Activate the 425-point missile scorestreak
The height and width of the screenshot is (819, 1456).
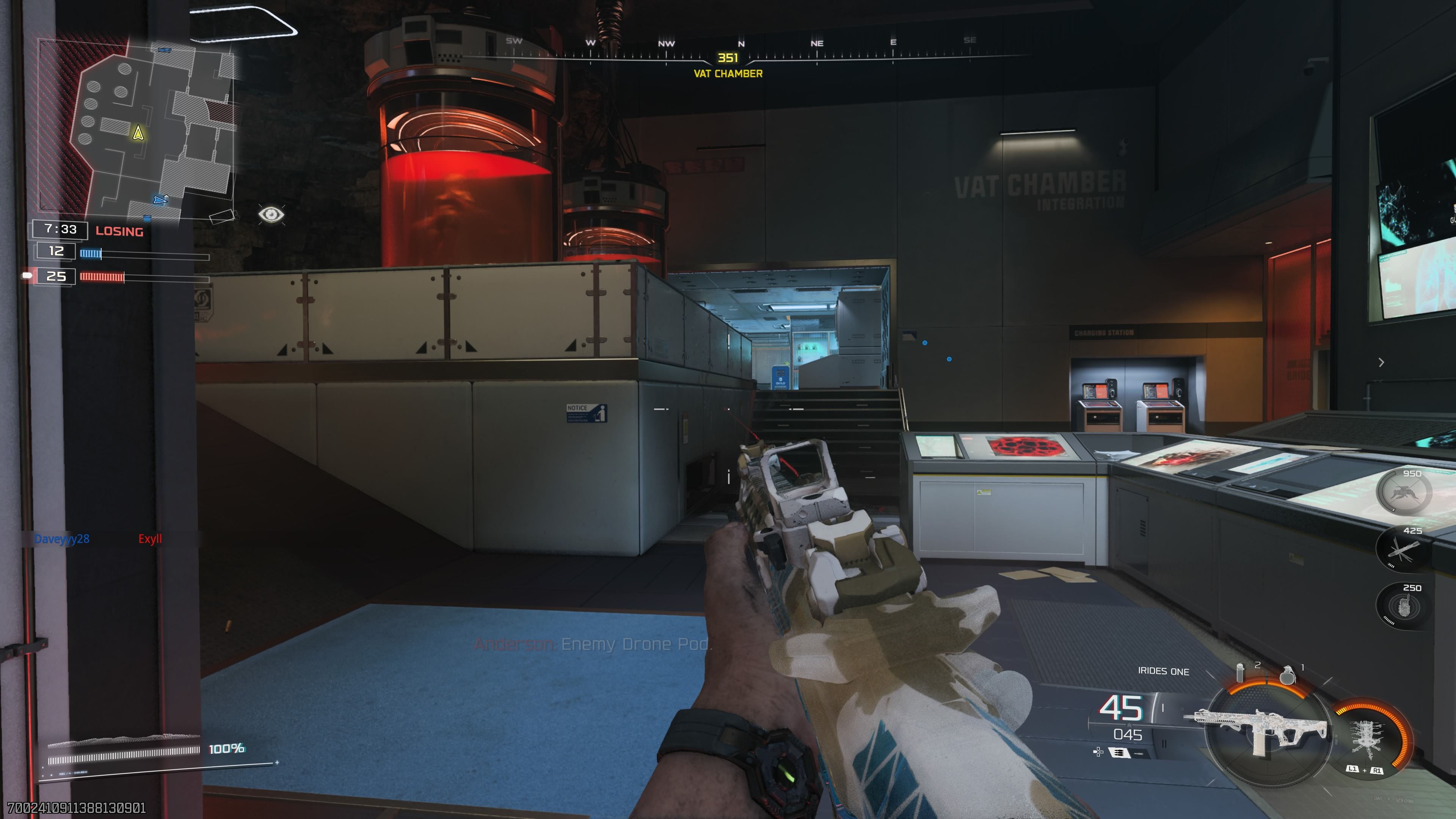point(1403,549)
